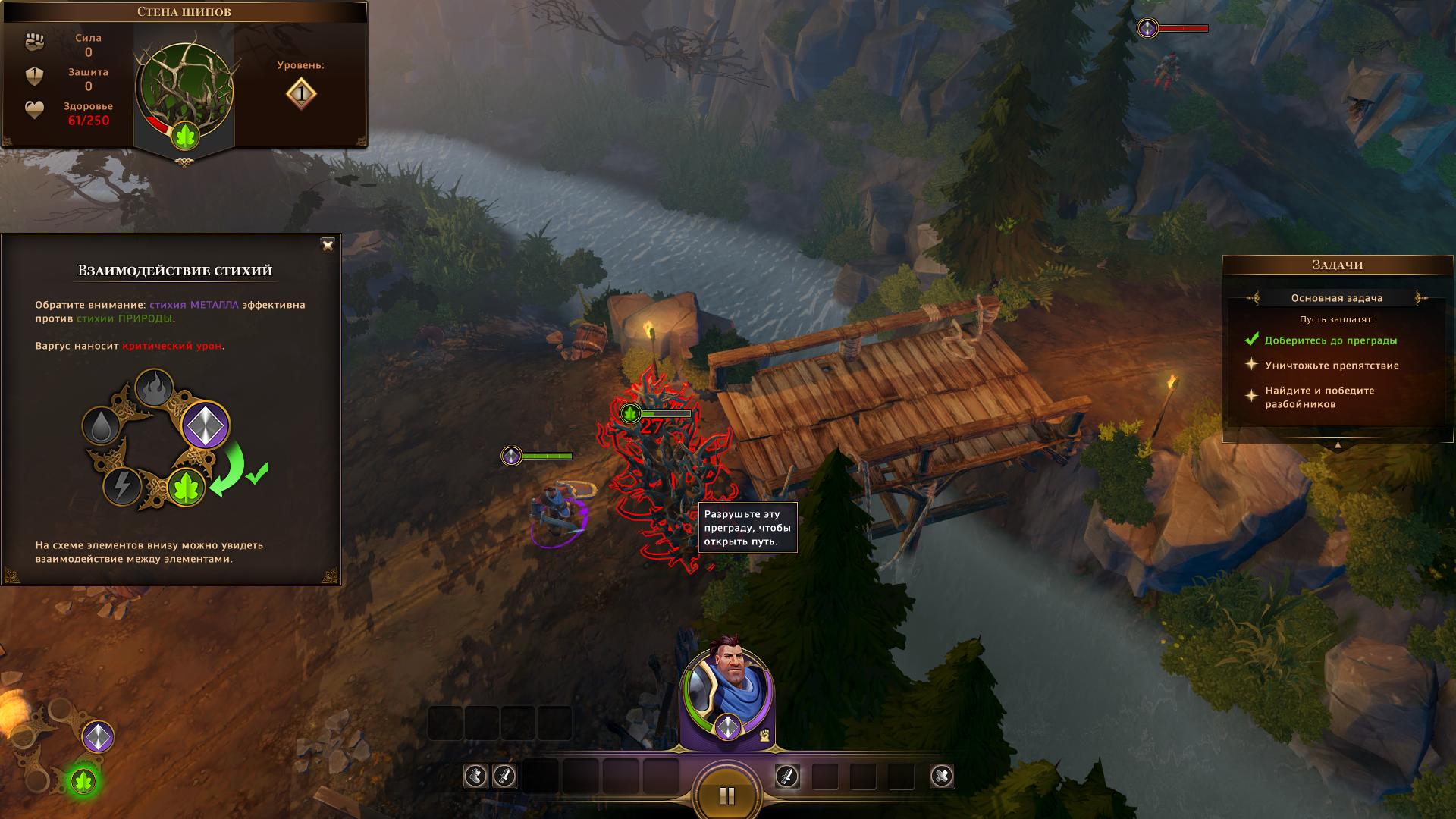Click the metal element icon on bottom-left wheel
The image size is (1456, 819).
point(98,736)
